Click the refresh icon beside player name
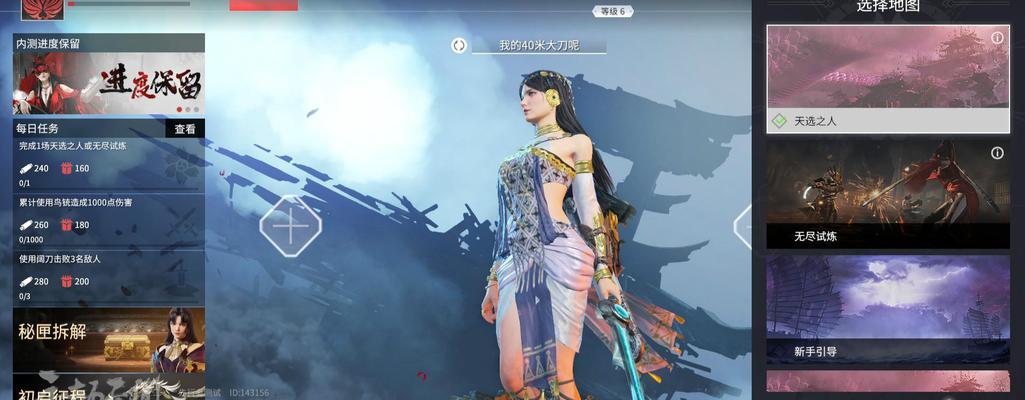This screenshot has width=1025, height=400. pos(459,45)
